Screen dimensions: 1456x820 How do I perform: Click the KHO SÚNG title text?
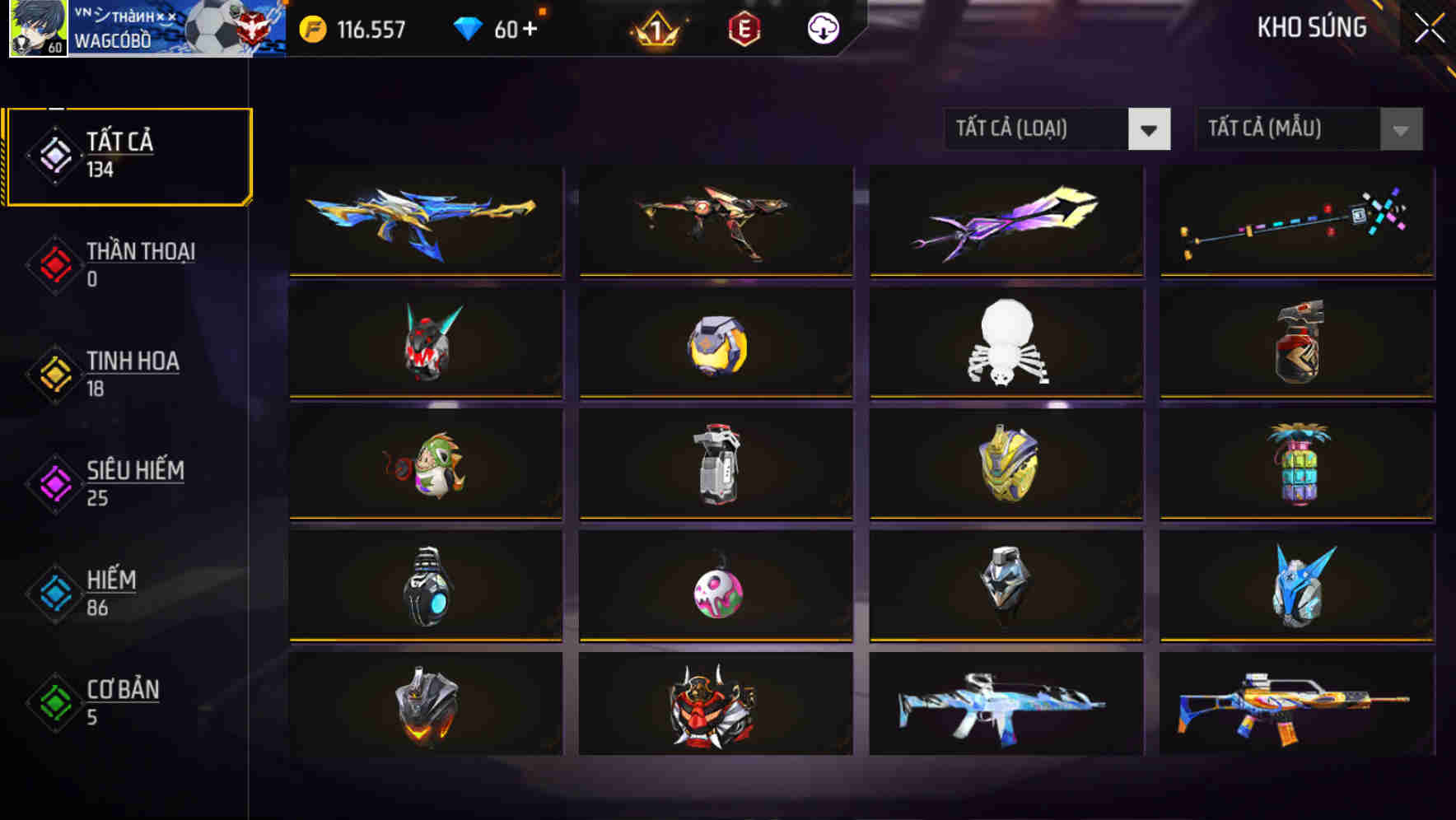pyautogui.click(x=1313, y=27)
